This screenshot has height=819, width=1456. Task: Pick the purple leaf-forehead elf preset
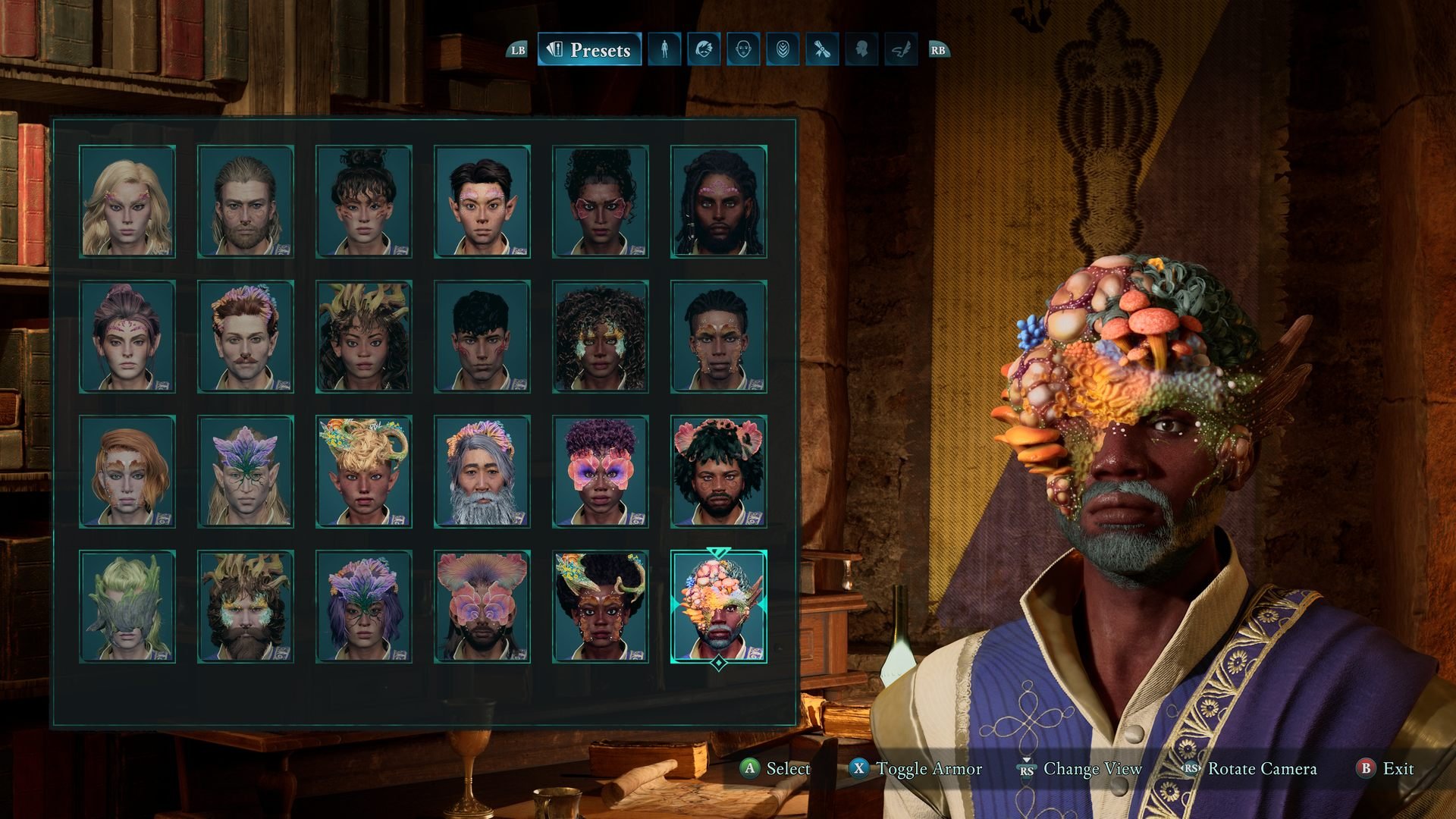tap(246, 472)
